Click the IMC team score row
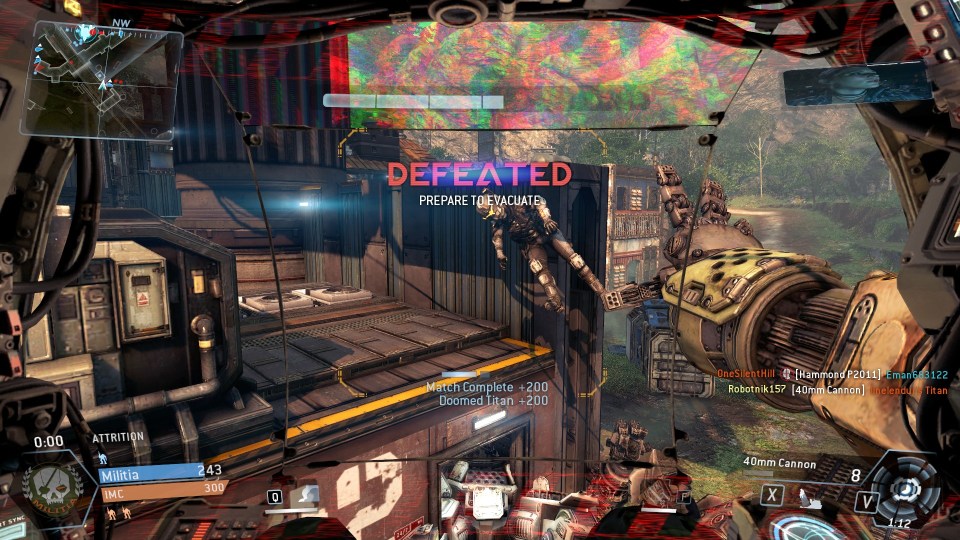The height and width of the screenshot is (540, 960). (x=162, y=487)
